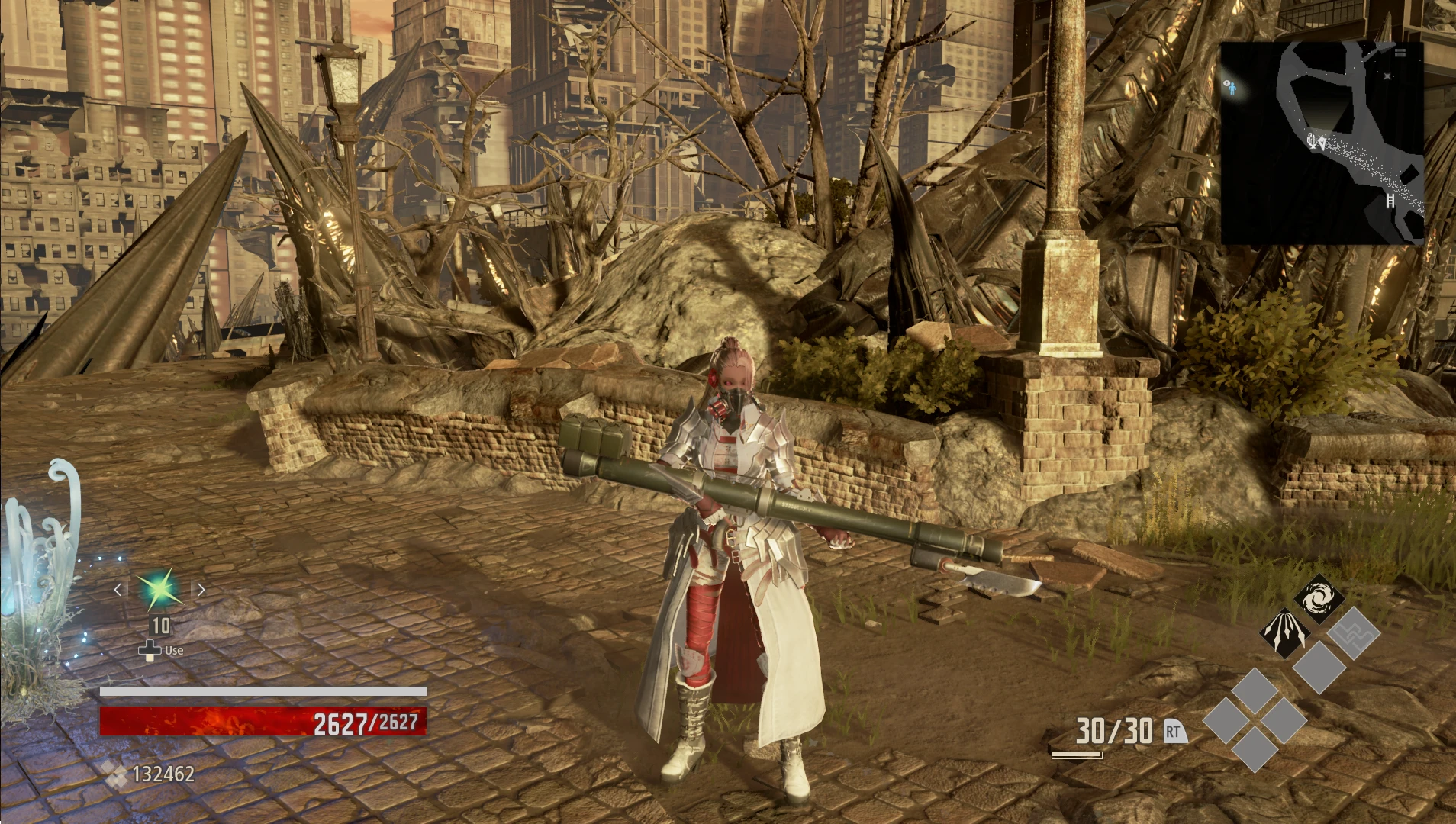Select the mistle marker on the minimap
1456x824 pixels.
(x=1310, y=139)
